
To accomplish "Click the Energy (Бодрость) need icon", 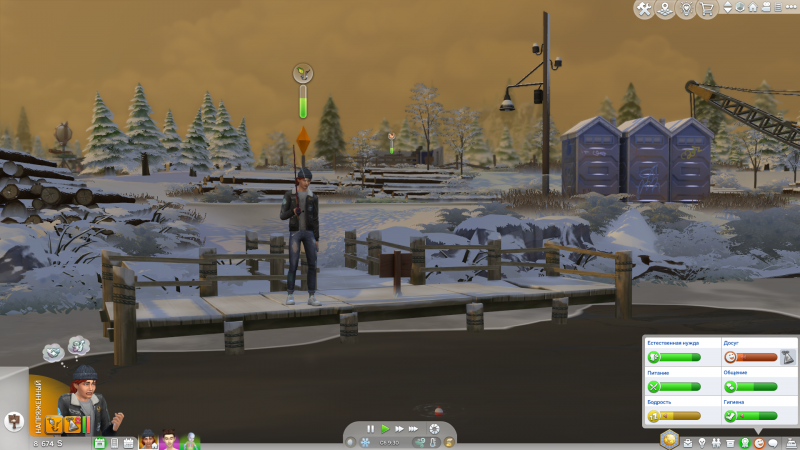I will [x=654, y=415].
